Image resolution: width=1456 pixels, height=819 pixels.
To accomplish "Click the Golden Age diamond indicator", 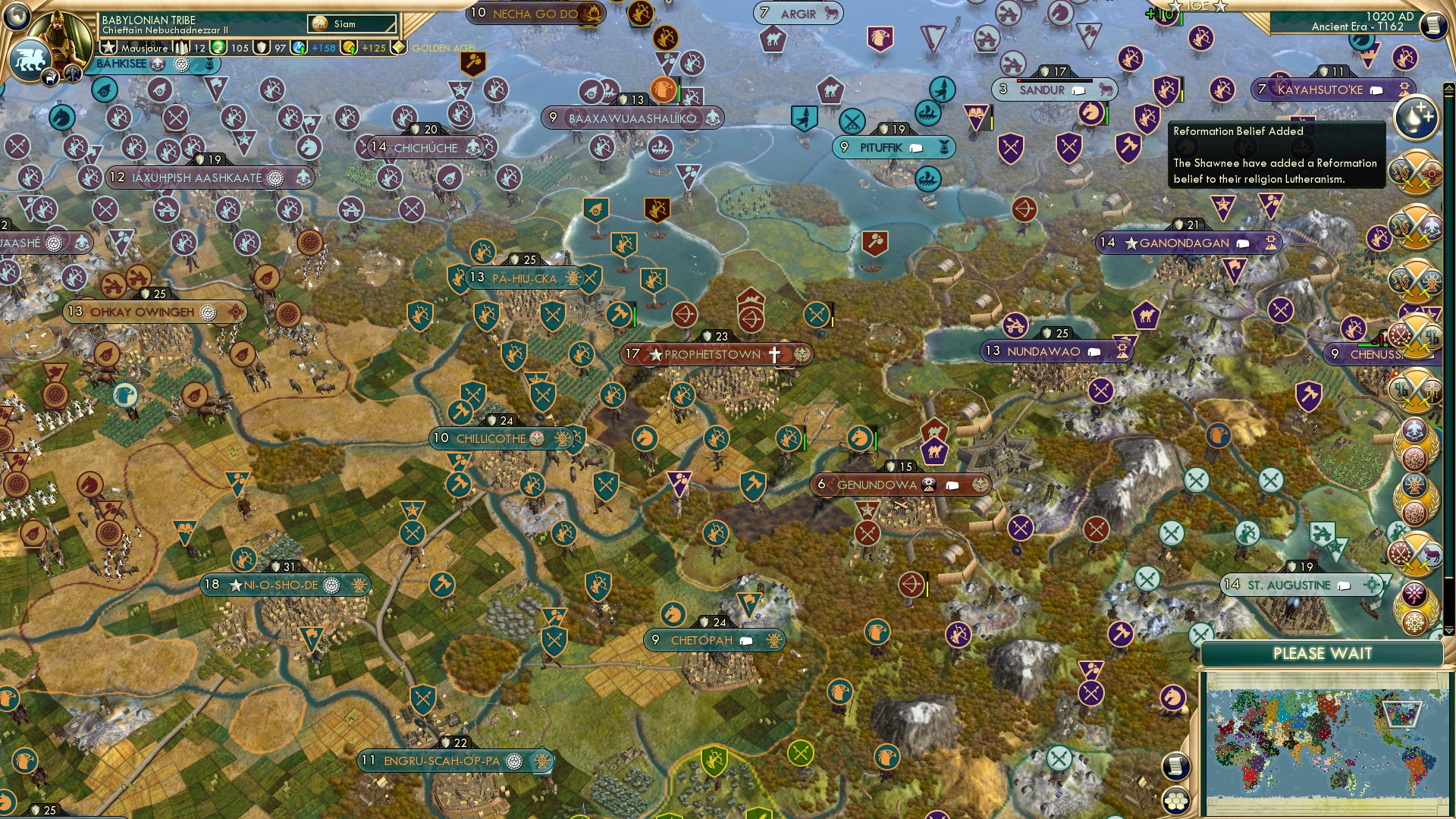I will (398, 49).
